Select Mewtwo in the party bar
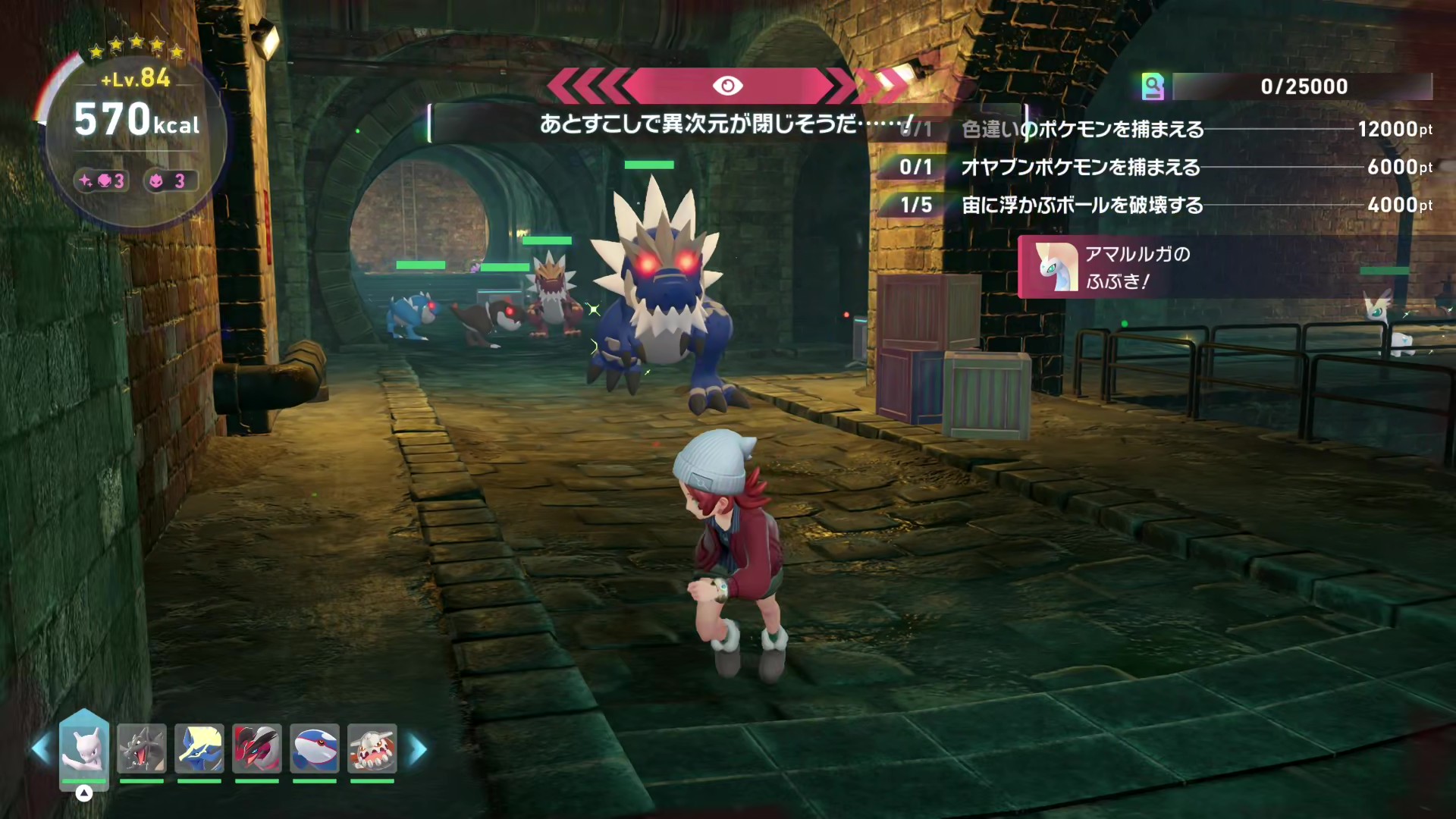Viewport: 1456px width, 819px height. click(x=84, y=748)
